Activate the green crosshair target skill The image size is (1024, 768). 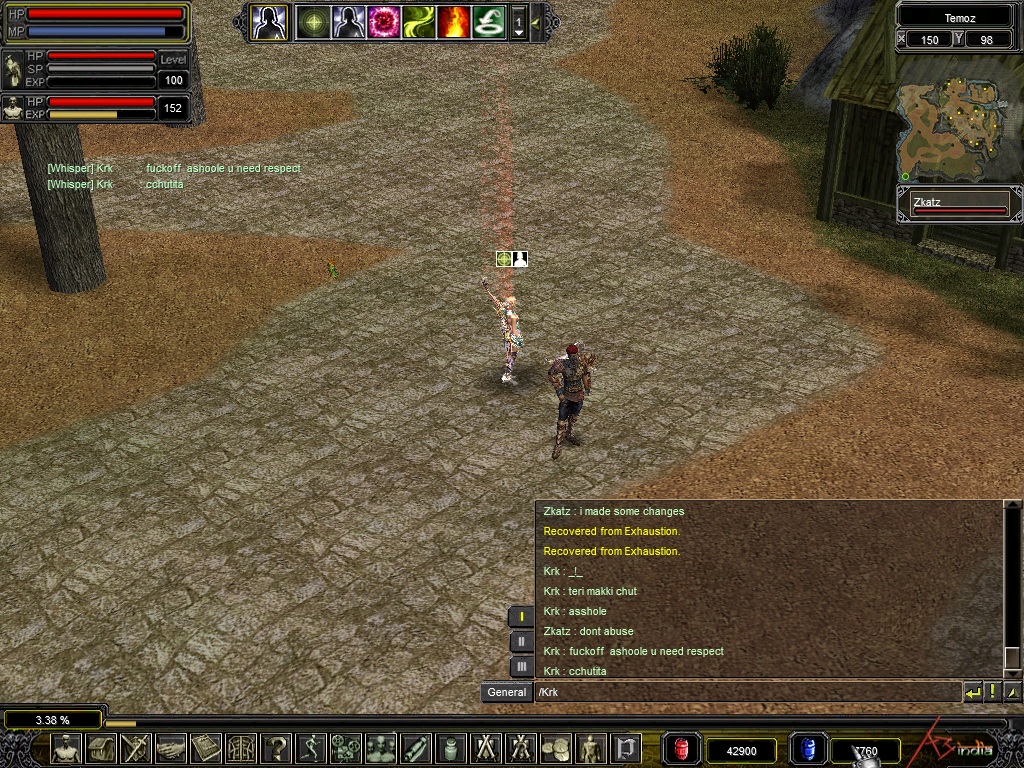coord(314,22)
